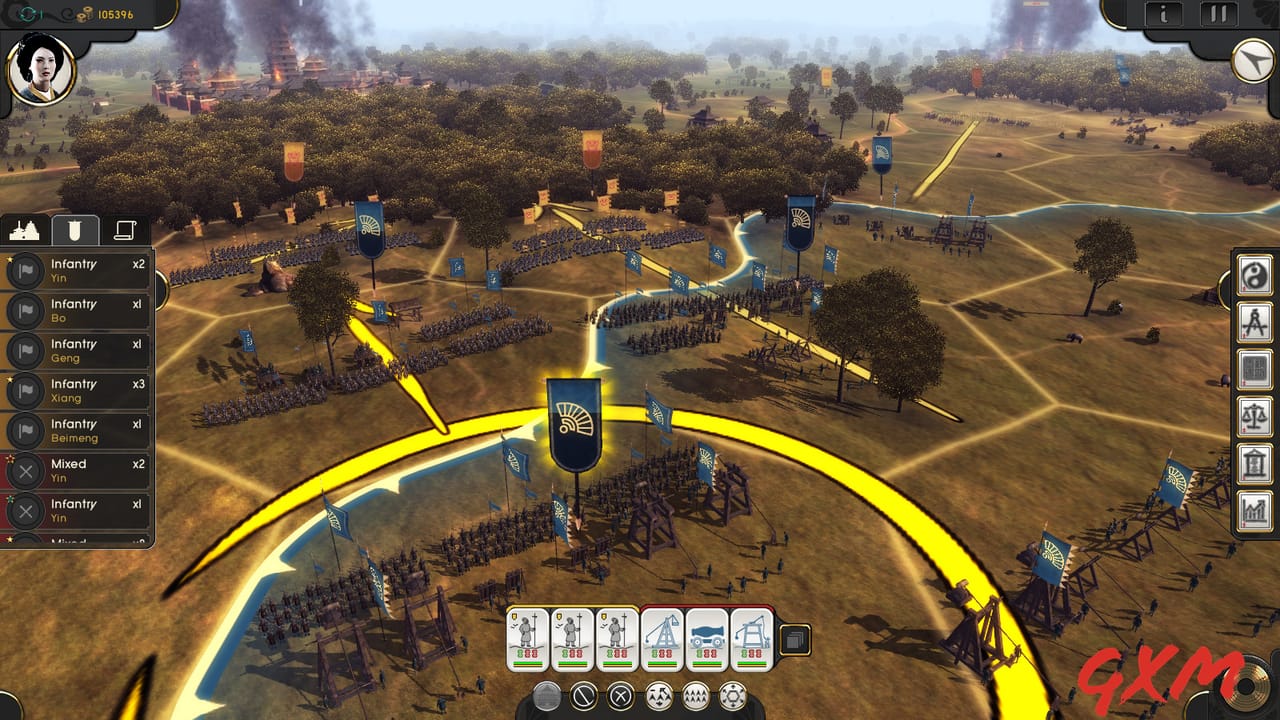View the statistics chart icon
The height and width of the screenshot is (720, 1280).
pyautogui.click(x=1255, y=510)
